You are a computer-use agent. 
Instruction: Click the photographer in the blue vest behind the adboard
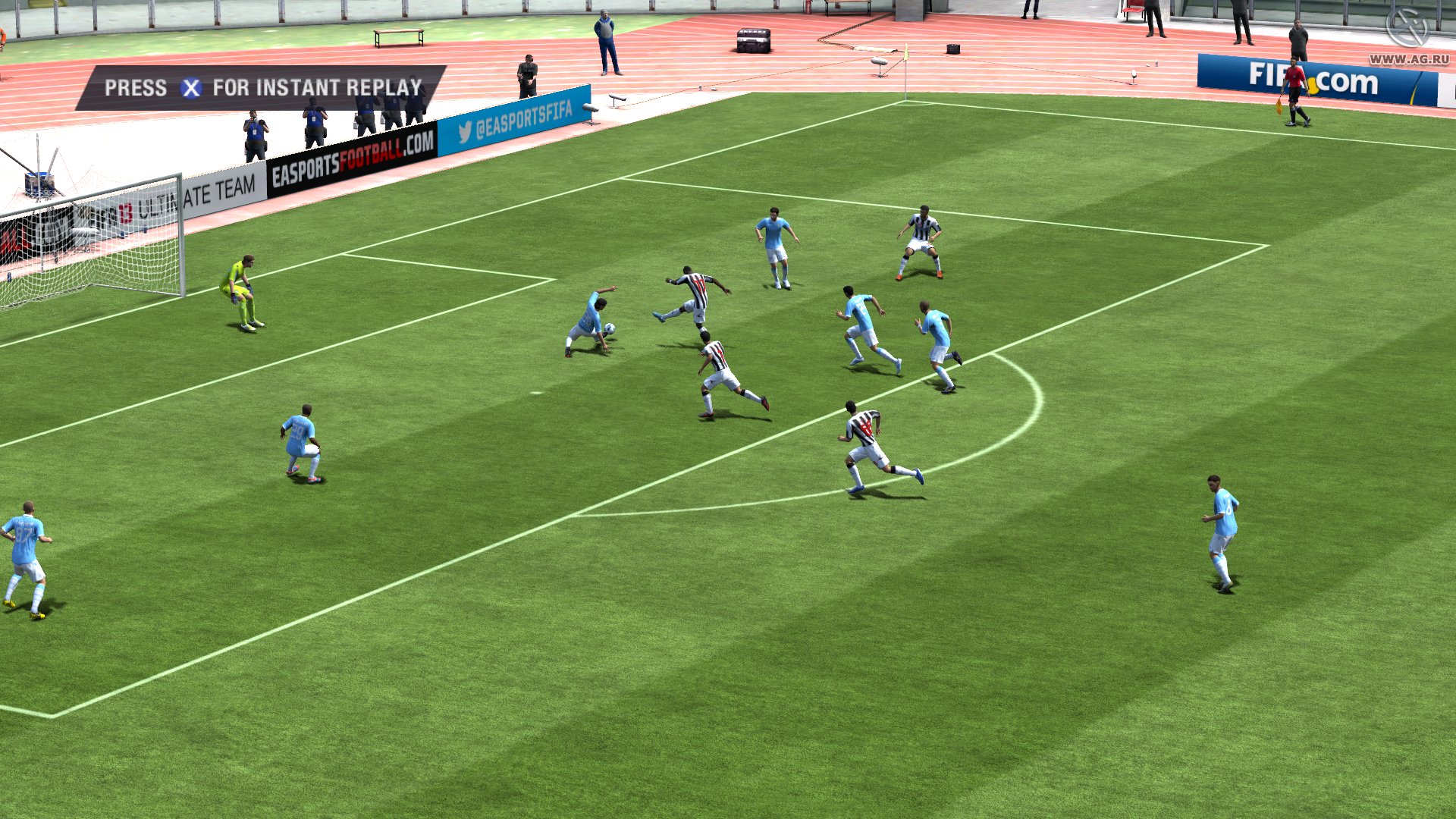coord(256,130)
